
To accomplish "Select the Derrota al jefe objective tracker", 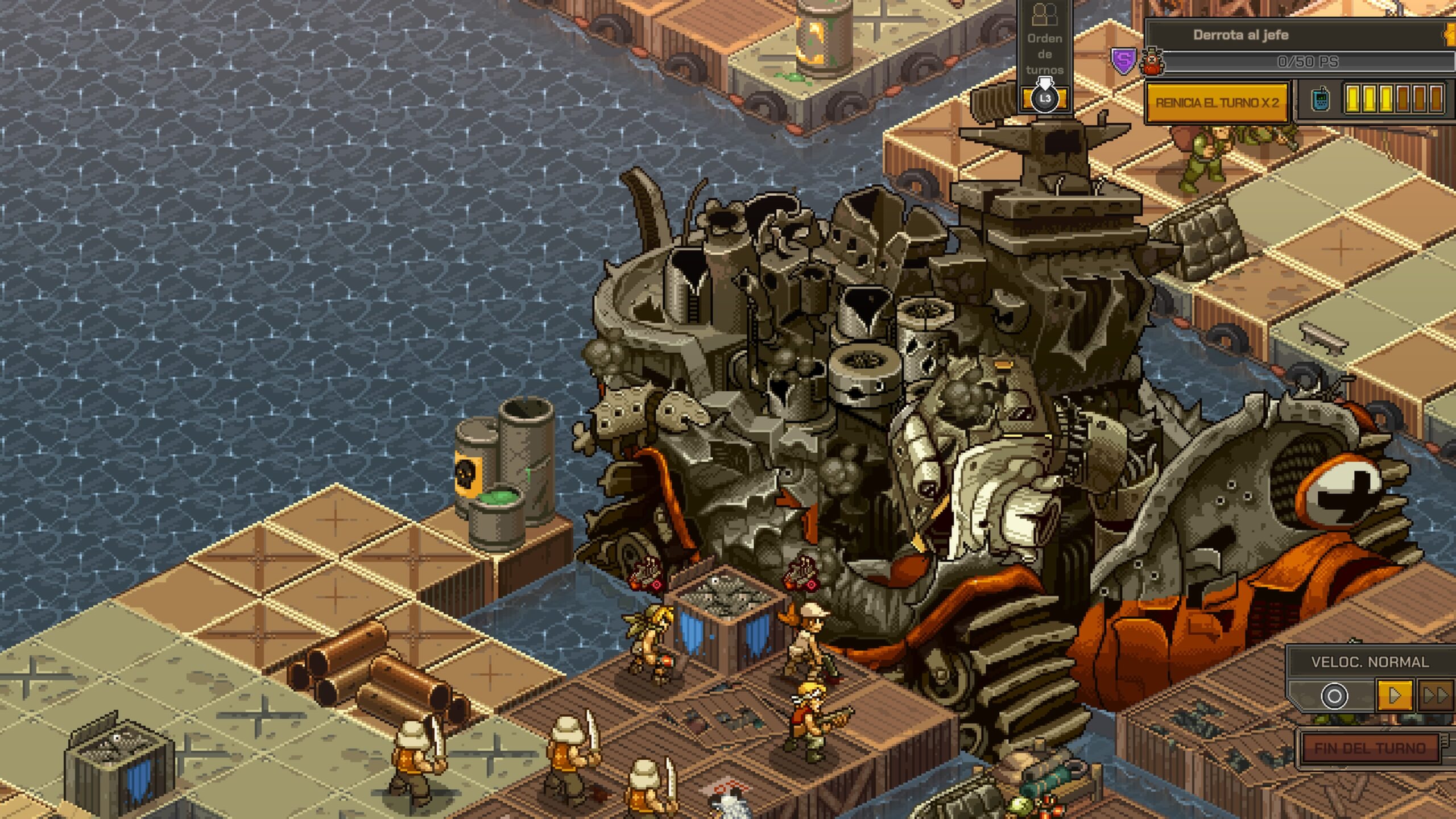I will (x=1240, y=35).
